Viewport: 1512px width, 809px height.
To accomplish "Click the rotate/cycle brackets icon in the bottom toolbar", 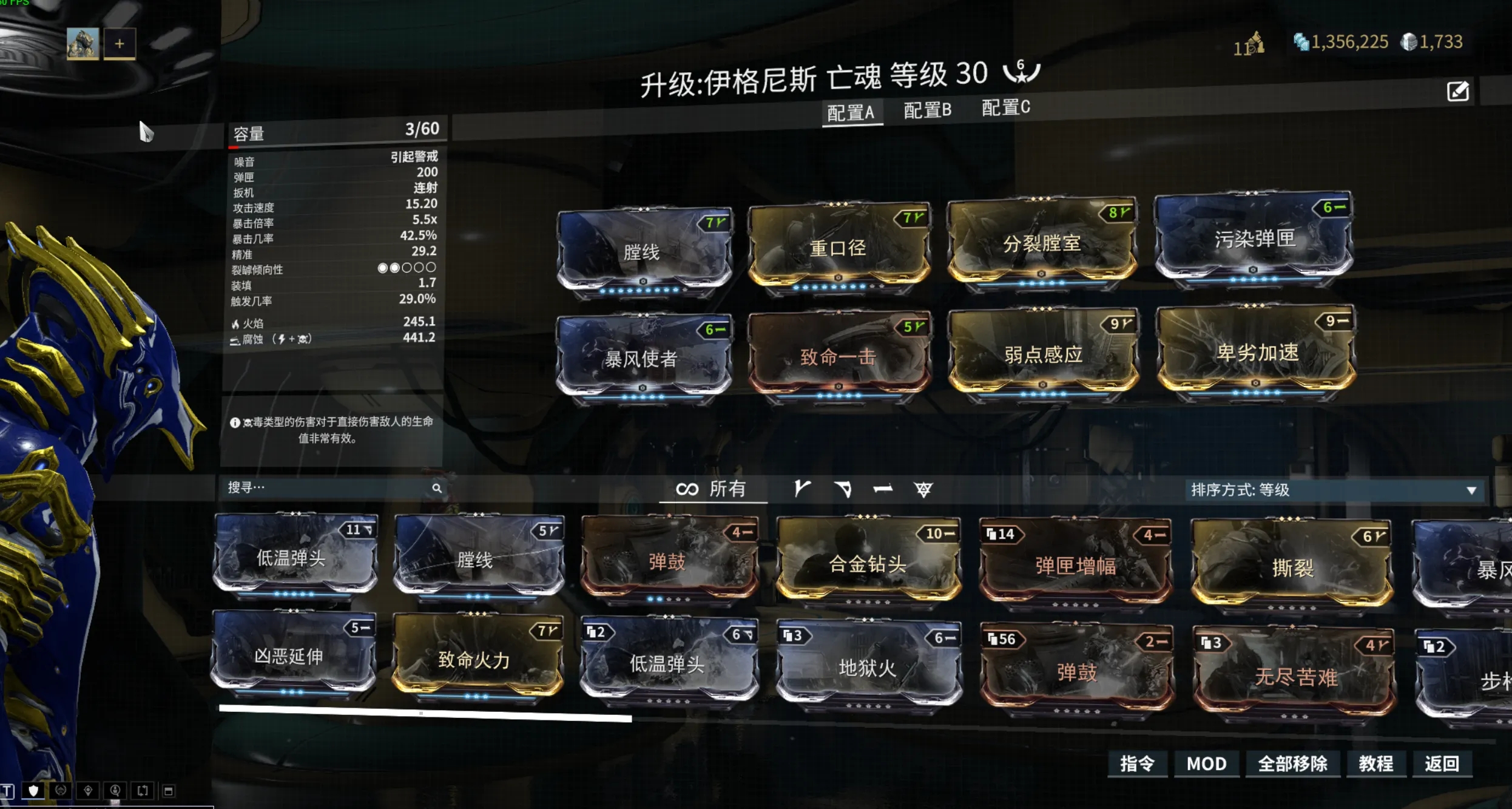I will (x=142, y=791).
